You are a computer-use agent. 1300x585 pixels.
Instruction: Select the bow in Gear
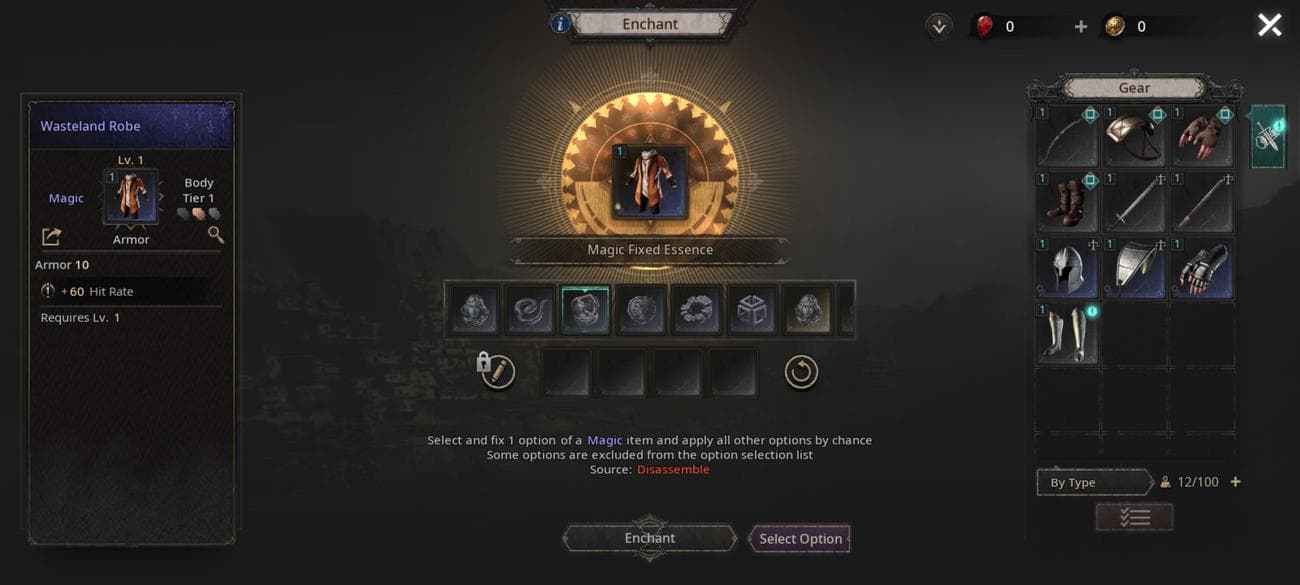click(1066, 136)
